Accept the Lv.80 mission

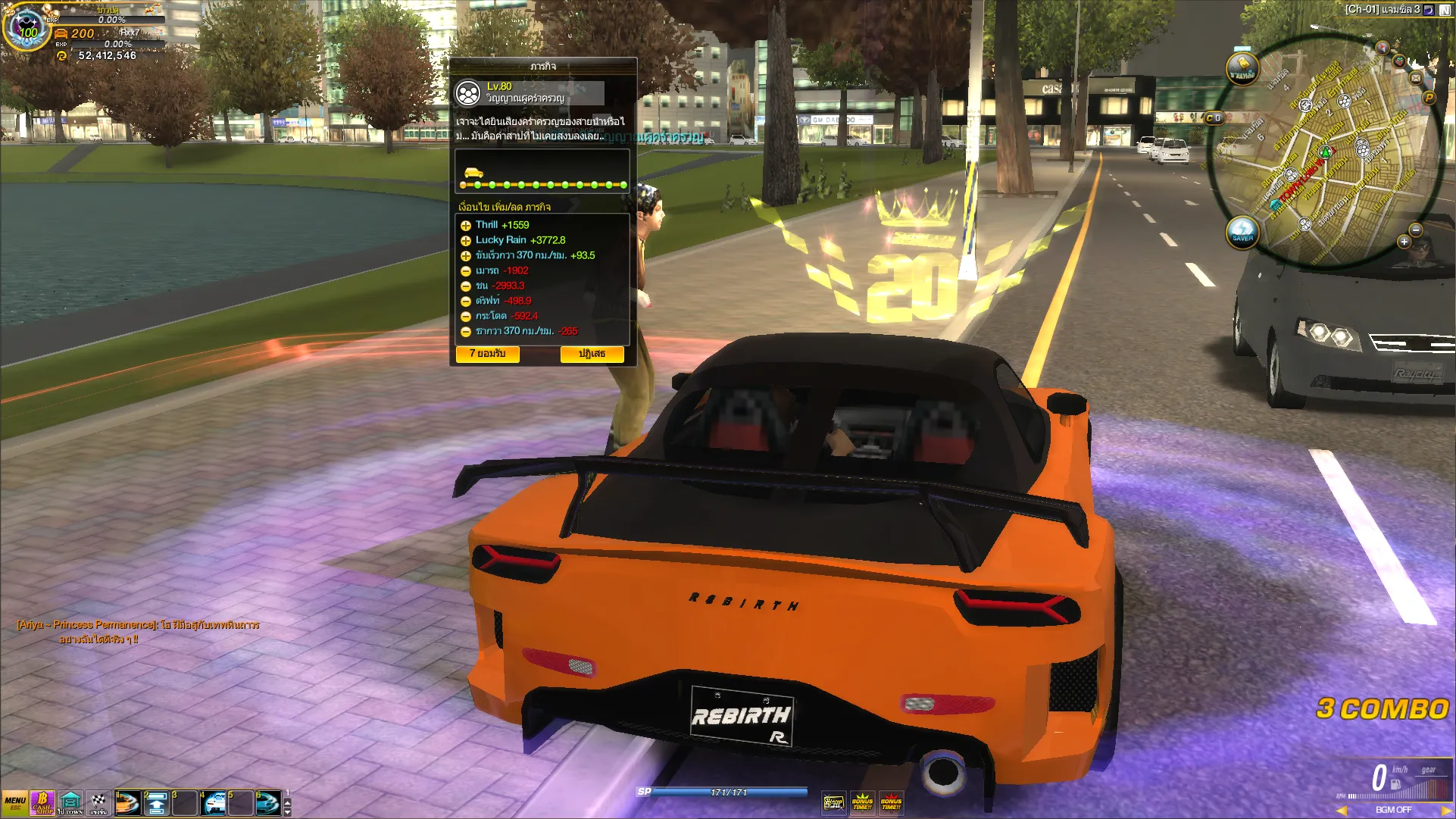click(x=487, y=354)
